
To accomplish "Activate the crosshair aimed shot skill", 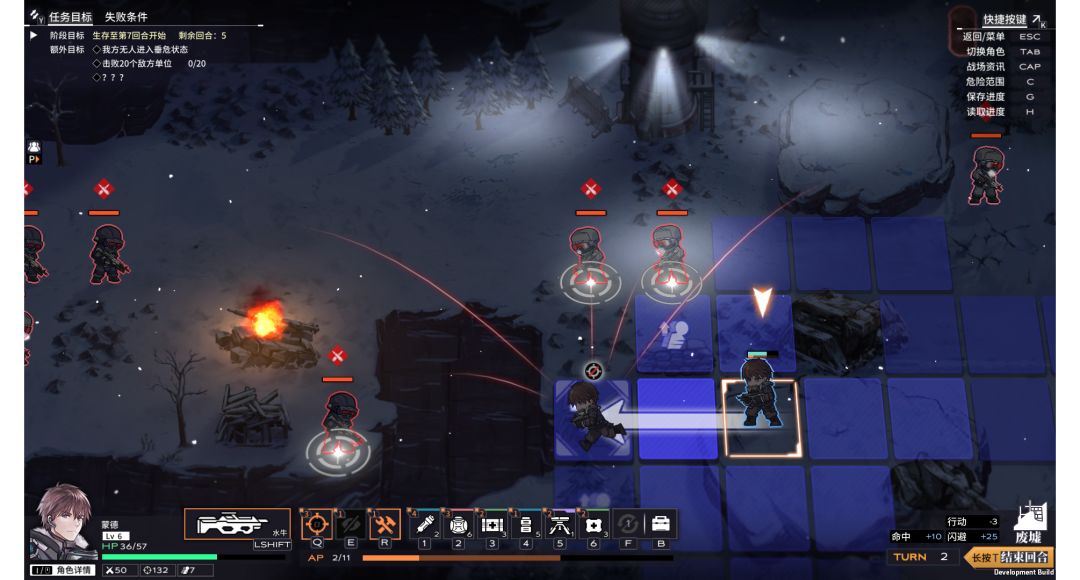I will click(x=316, y=524).
